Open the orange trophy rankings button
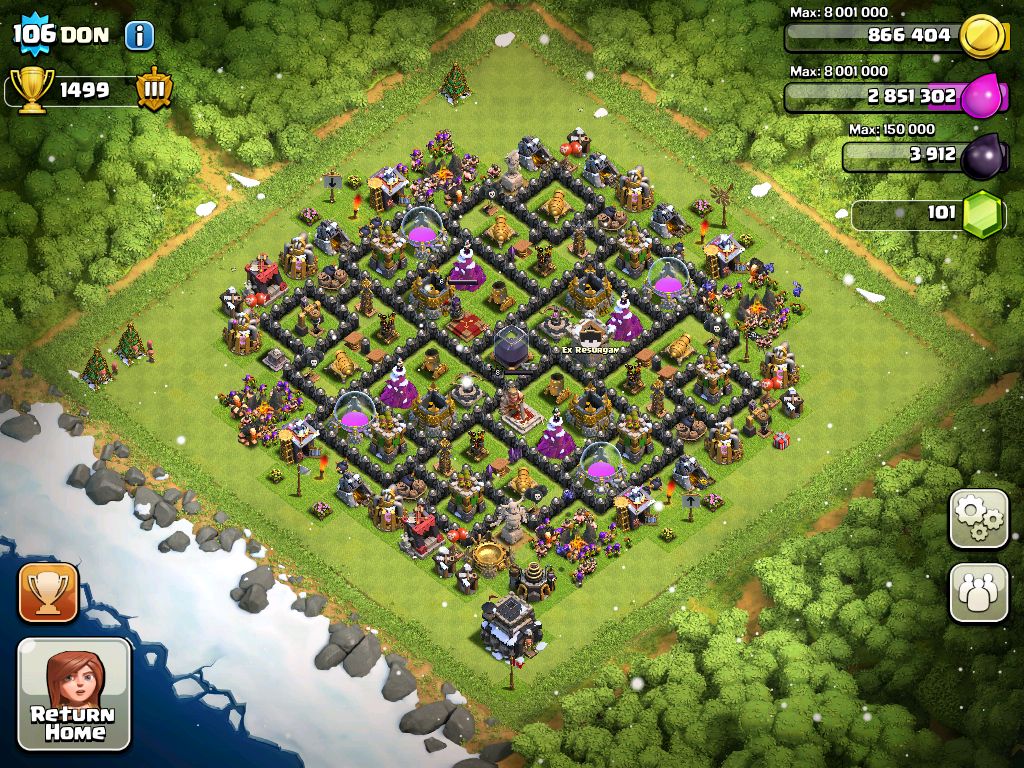This screenshot has height=768, width=1024. [47, 592]
